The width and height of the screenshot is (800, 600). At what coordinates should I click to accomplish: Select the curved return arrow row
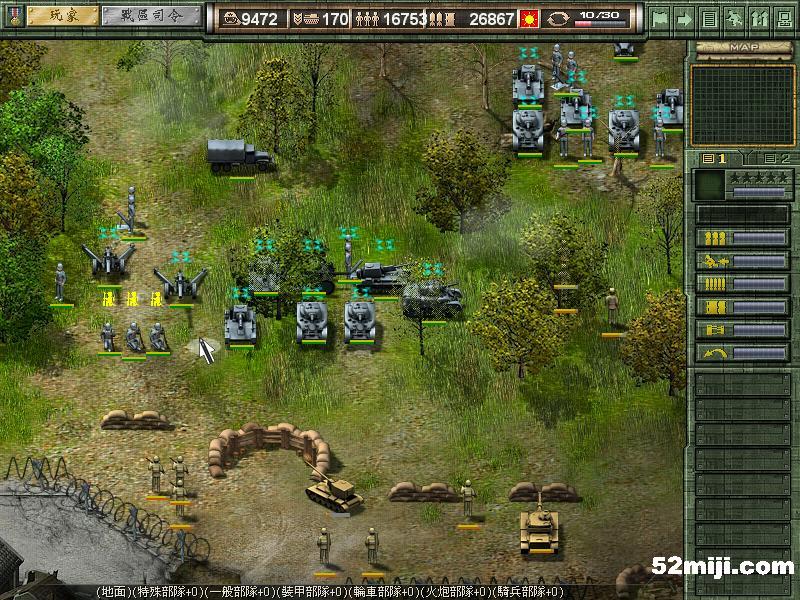[742, 353]
